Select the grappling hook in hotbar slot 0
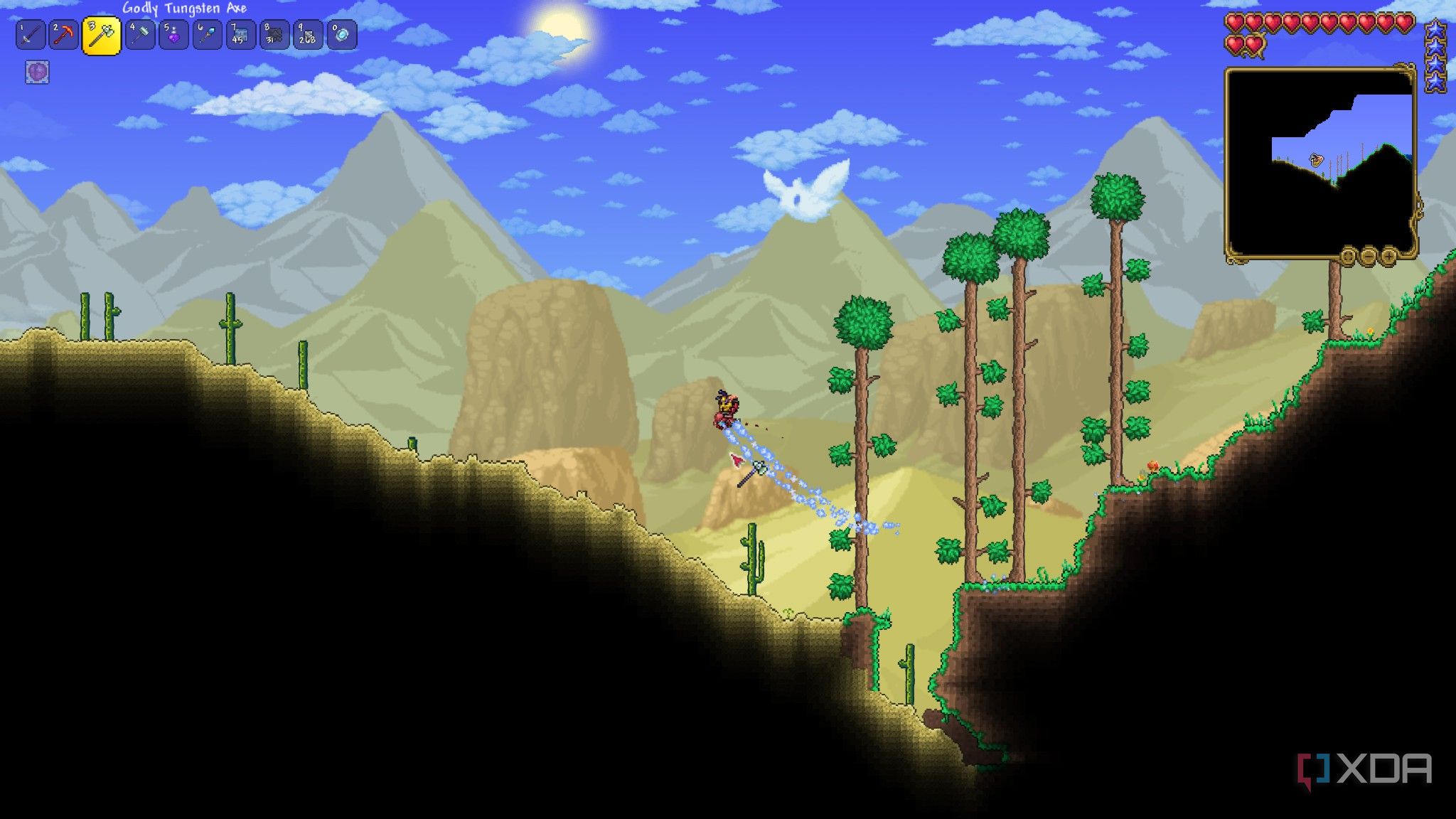 [341, 34]
